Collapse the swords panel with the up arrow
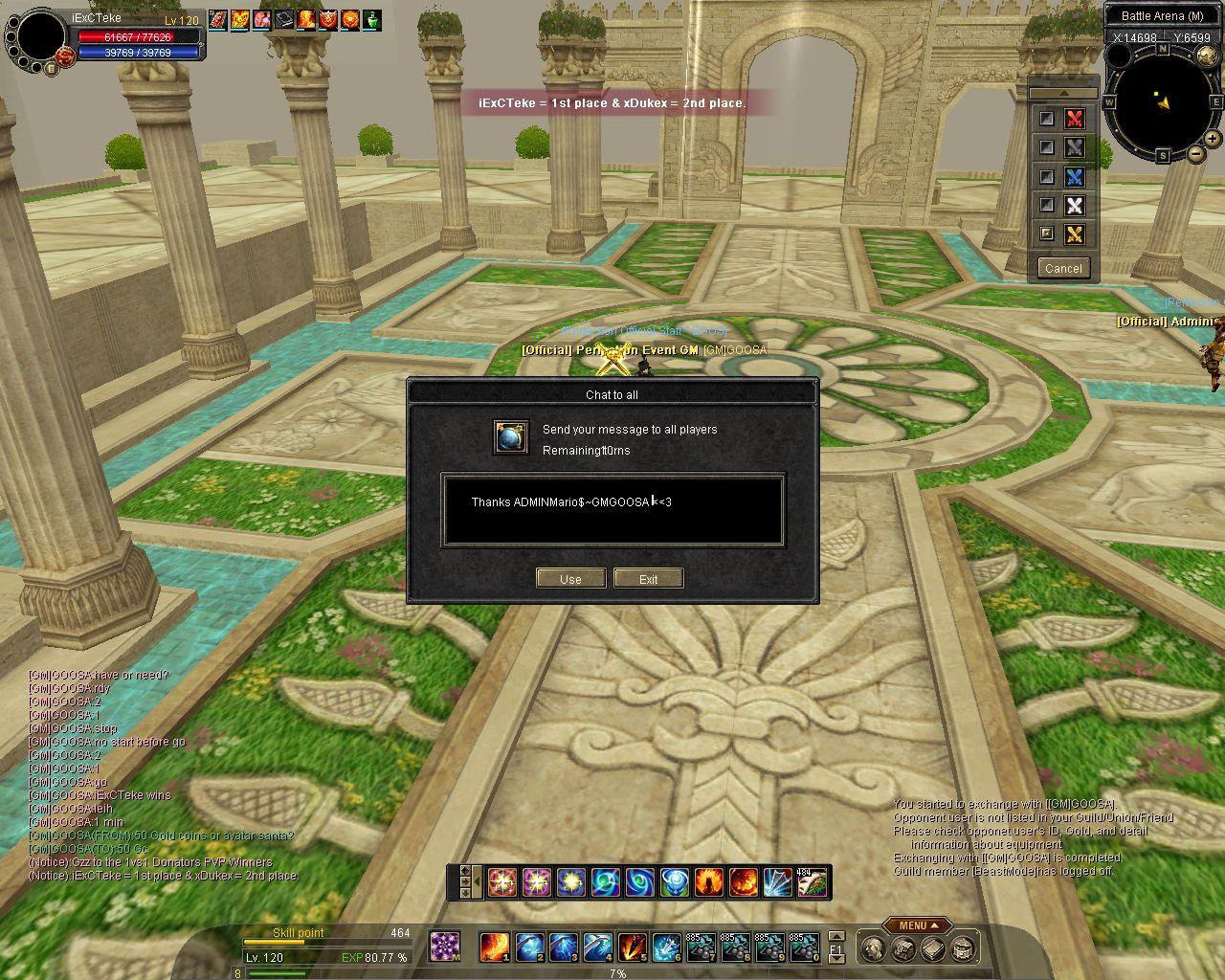Viewport: 1225px width, 980px height. tap(1063, 94)
